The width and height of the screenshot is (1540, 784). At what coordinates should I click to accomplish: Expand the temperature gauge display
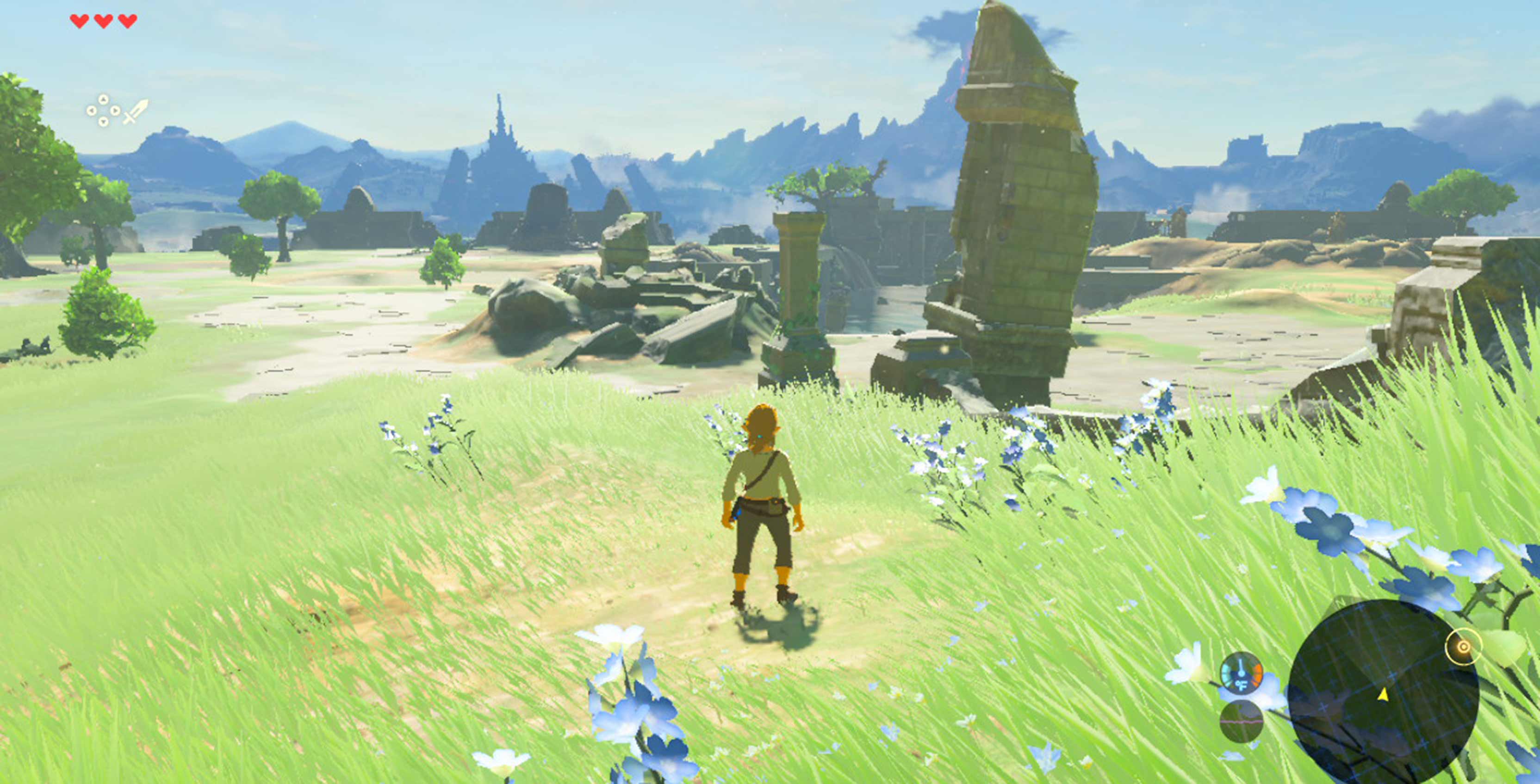pyautogui.click(x=1241, y=674)
